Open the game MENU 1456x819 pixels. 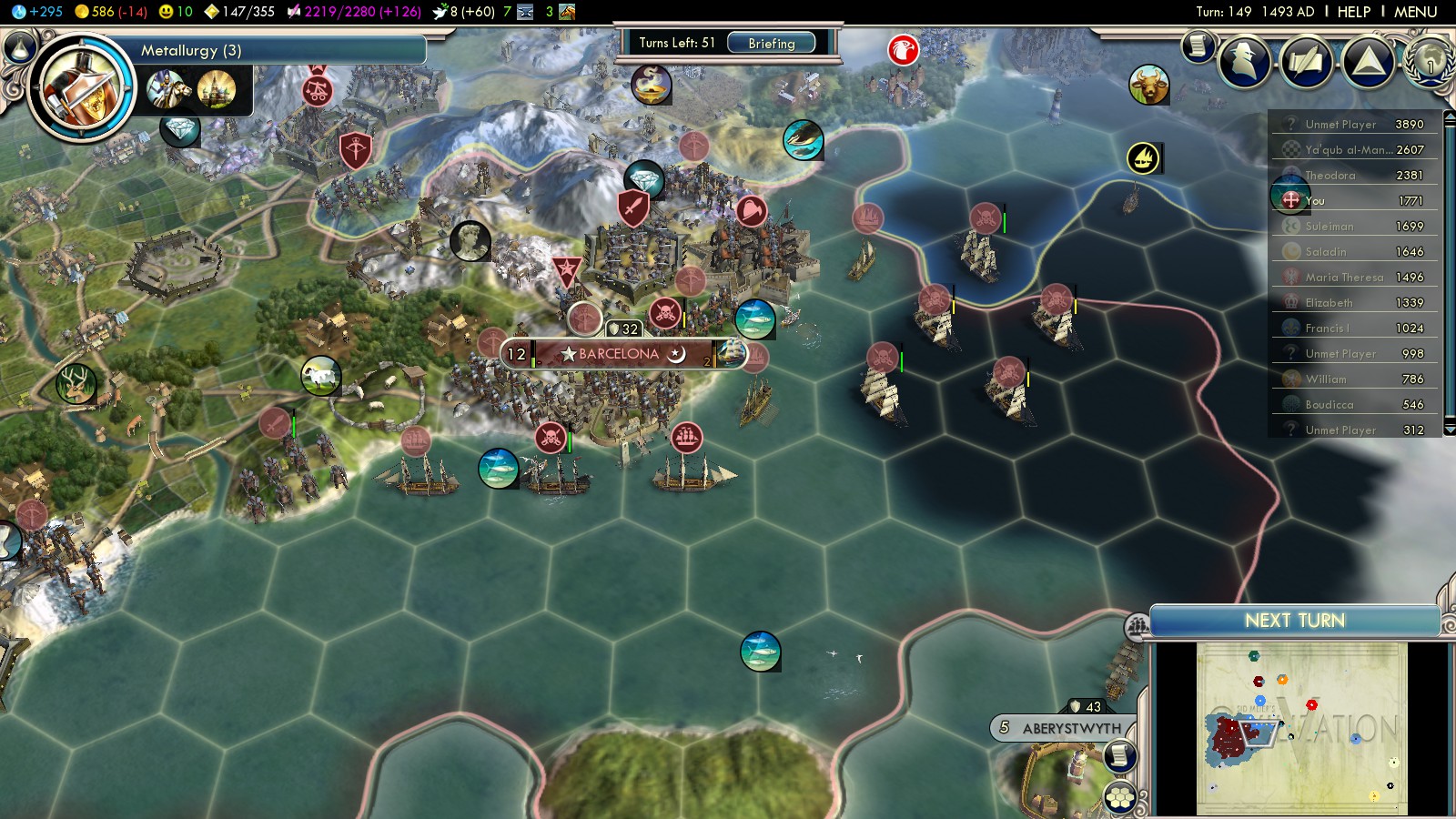(x=1415, y=12)
